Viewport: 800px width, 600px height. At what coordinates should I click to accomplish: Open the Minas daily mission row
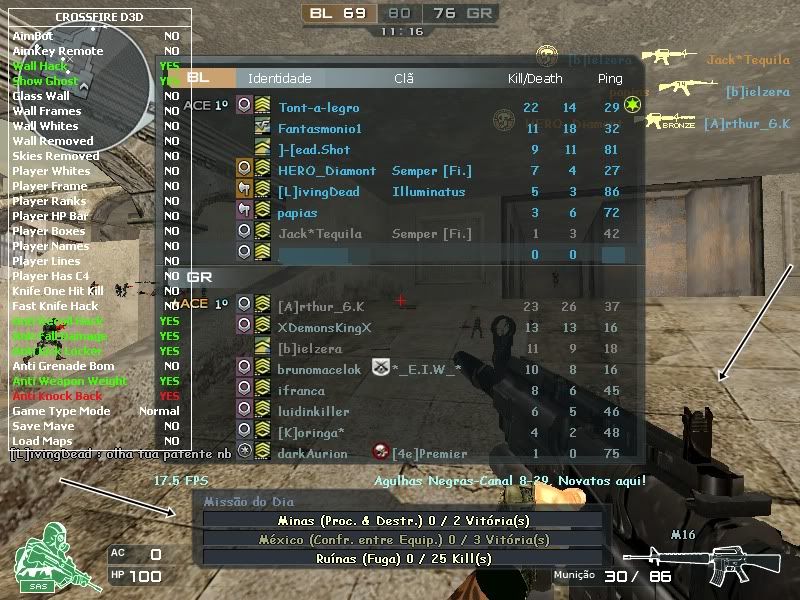(x=403, y=521)
